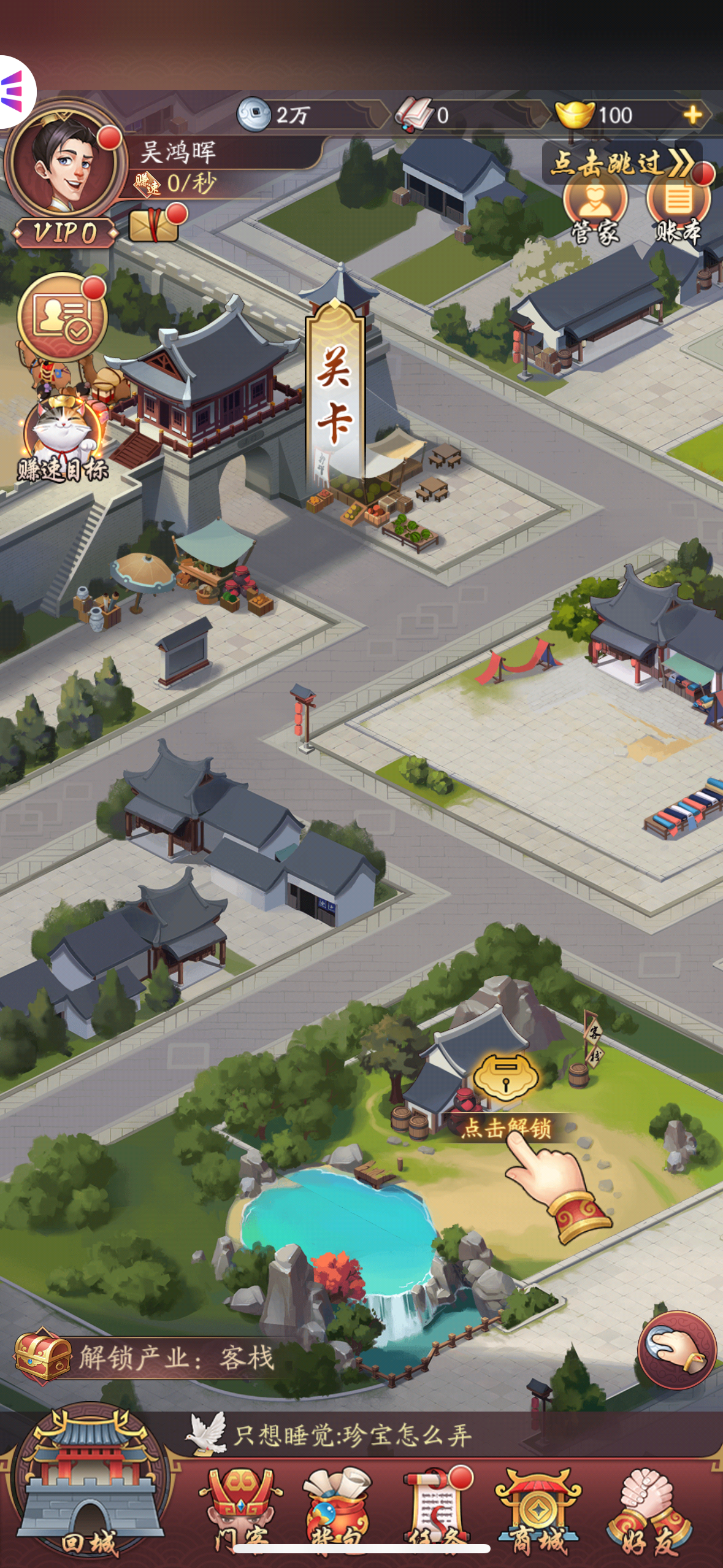Select the 关卡 stage banner
The width and height of the screenshot is (723, 1568).
[x=335, y=391]
